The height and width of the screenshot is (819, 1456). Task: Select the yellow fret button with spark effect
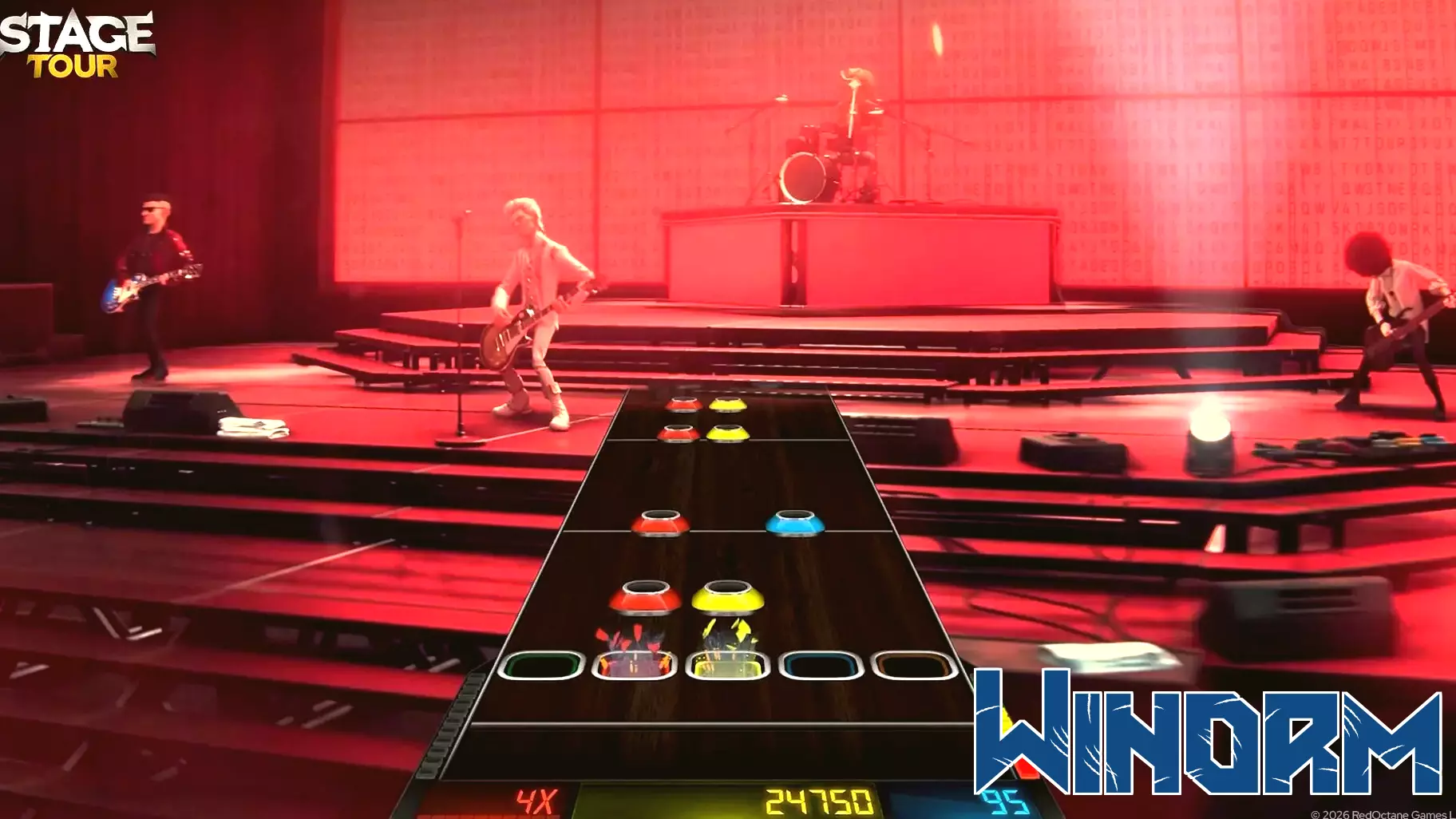(725, 663)
